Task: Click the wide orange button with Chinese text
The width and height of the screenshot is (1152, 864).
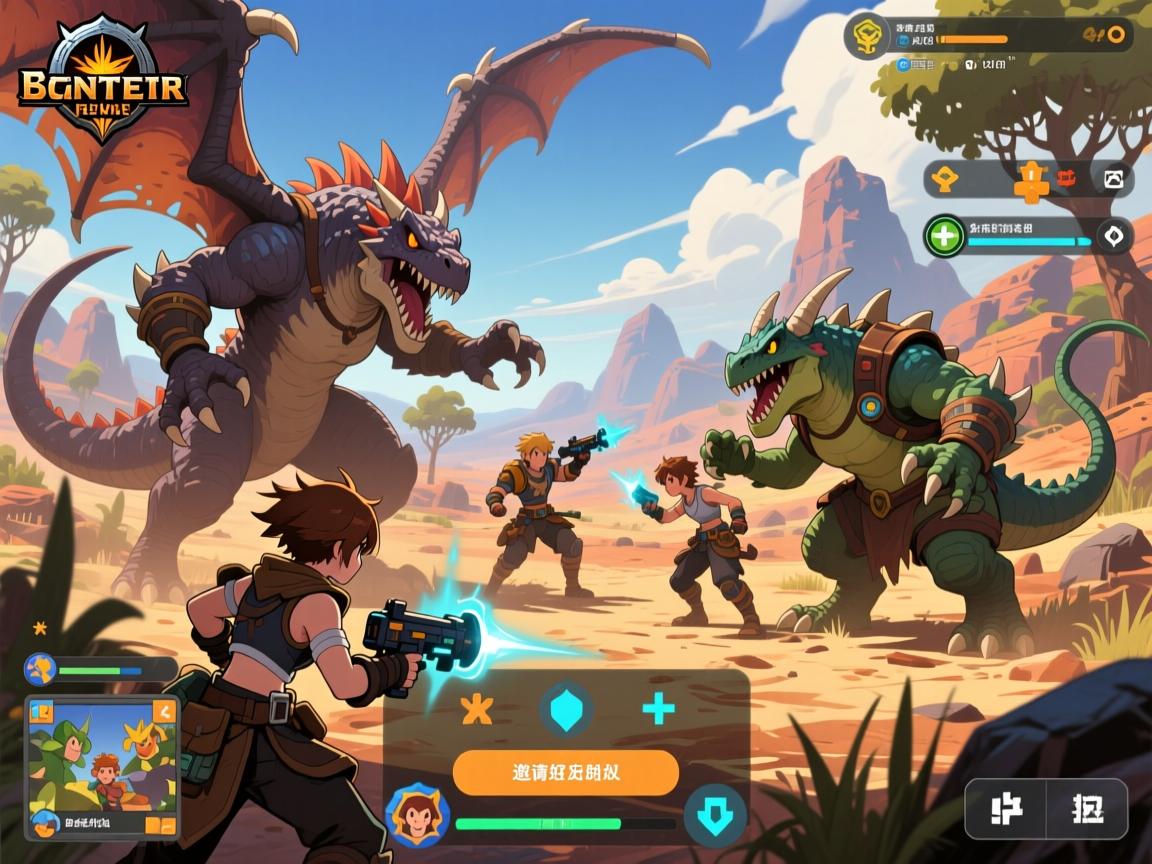Action: click(565, 772)
